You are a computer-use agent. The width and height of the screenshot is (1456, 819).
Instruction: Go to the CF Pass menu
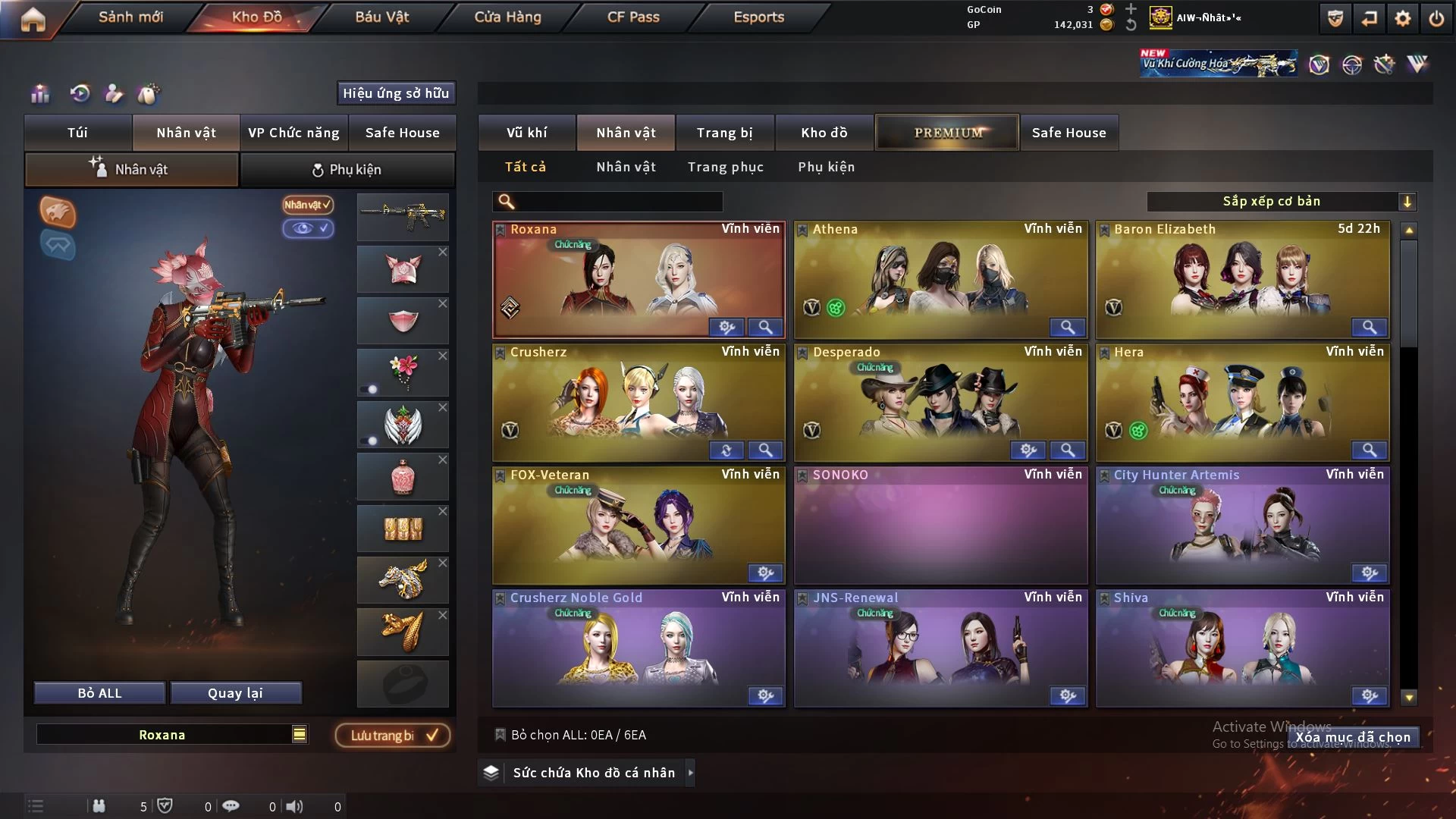(633, 17)
